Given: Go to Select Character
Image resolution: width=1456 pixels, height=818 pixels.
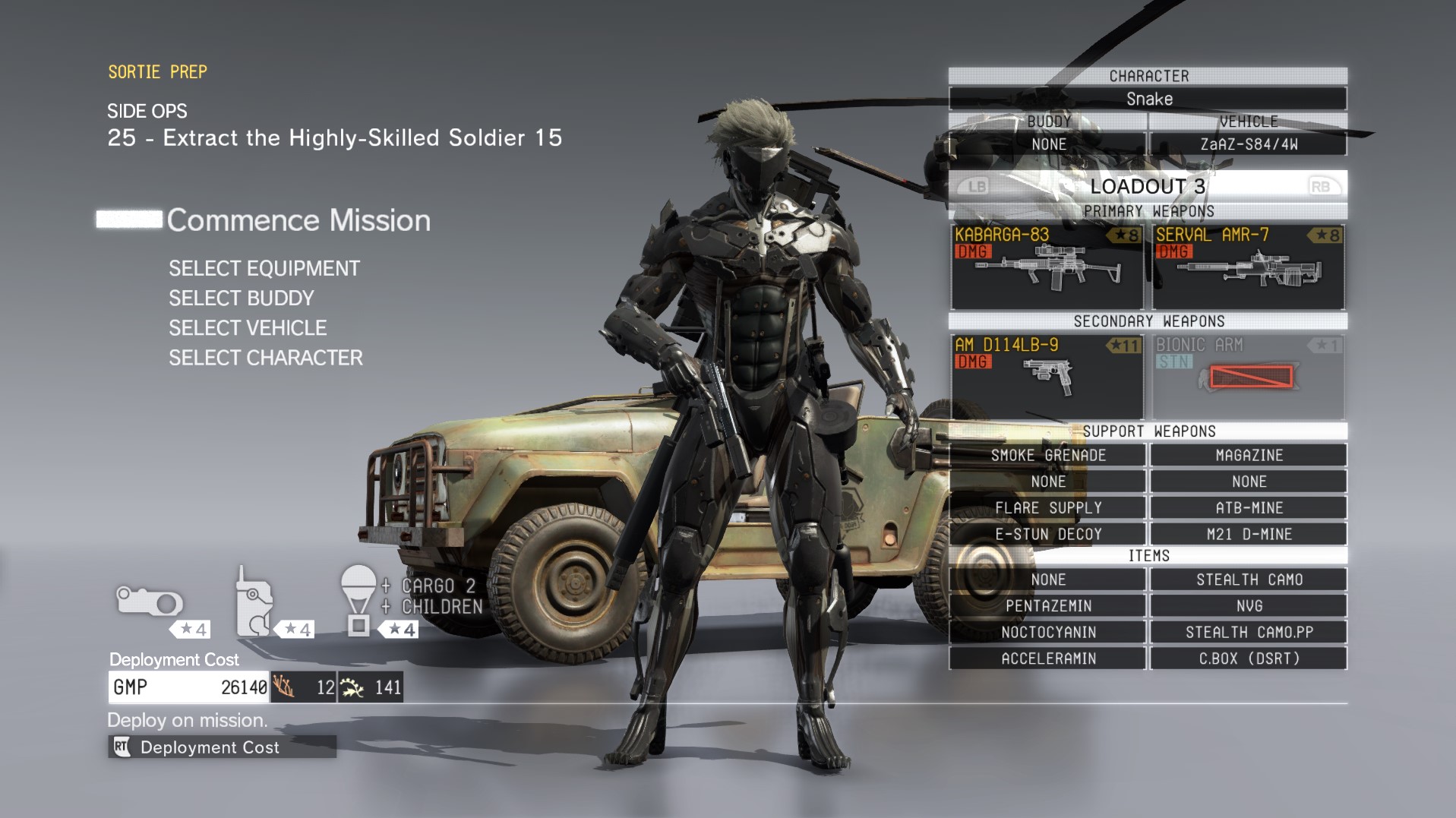Looking at the screenshot, I should (x=265, y=358).
